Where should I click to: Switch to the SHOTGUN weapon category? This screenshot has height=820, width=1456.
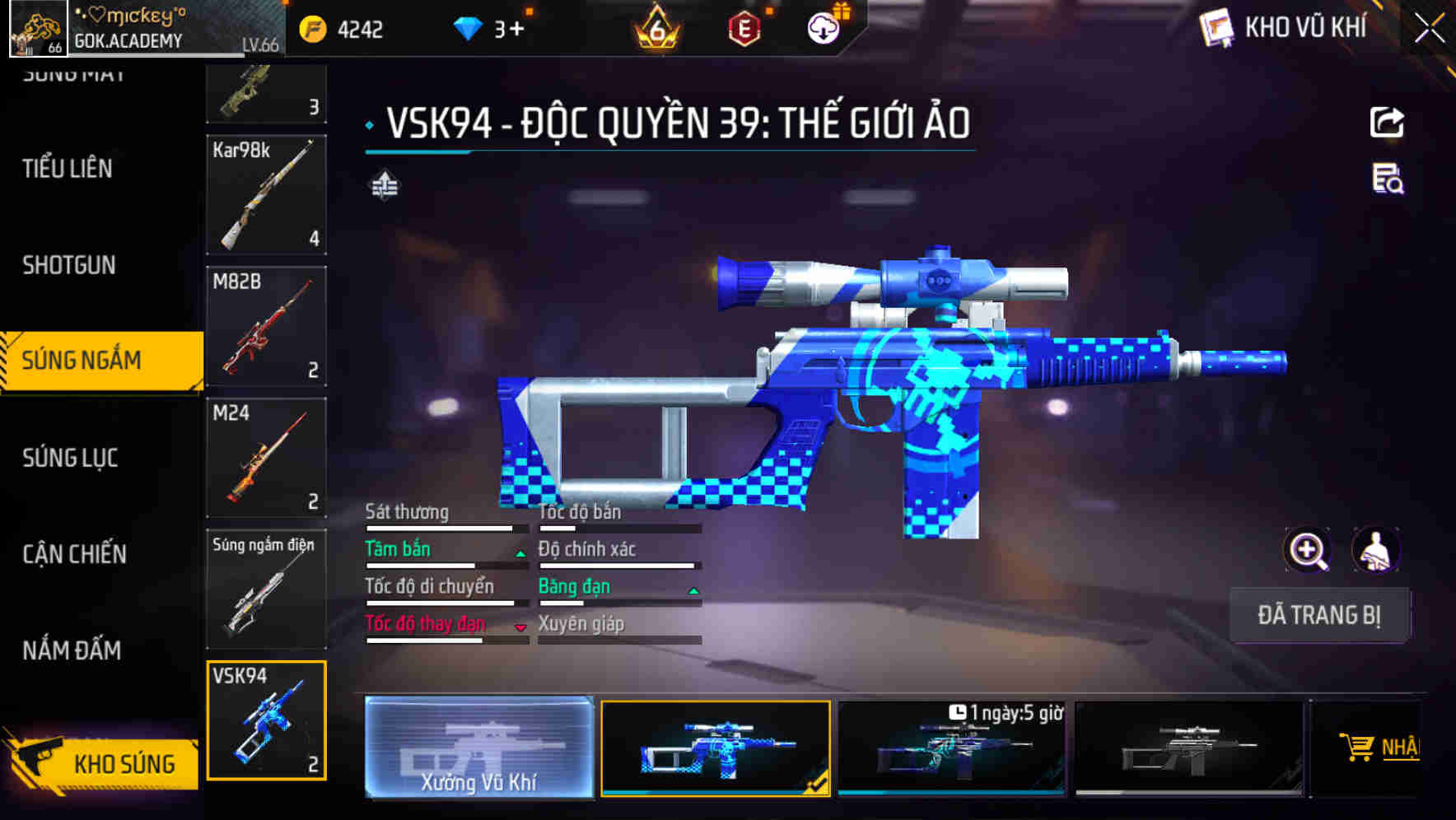click(x=69, y=265)
